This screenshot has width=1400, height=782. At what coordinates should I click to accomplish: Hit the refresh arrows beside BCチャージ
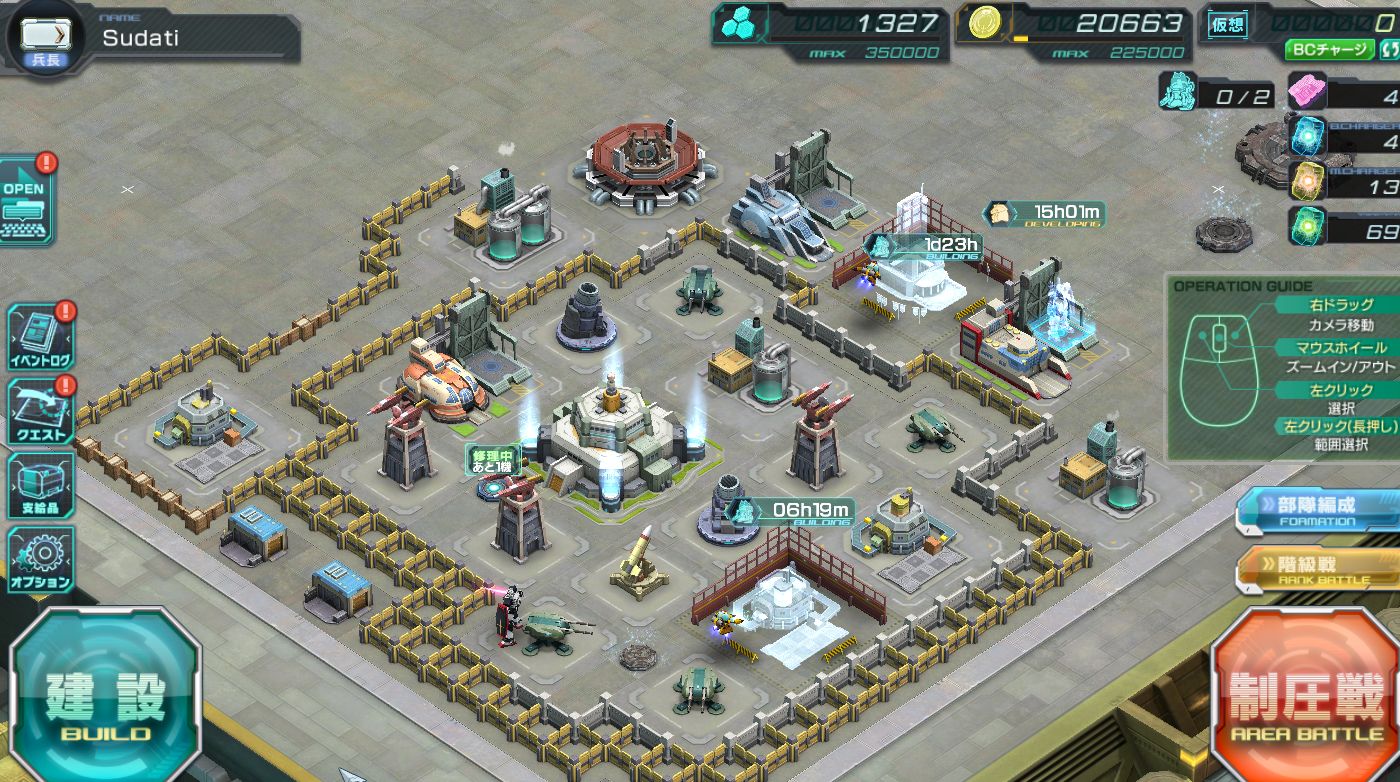coord(1388,49)
